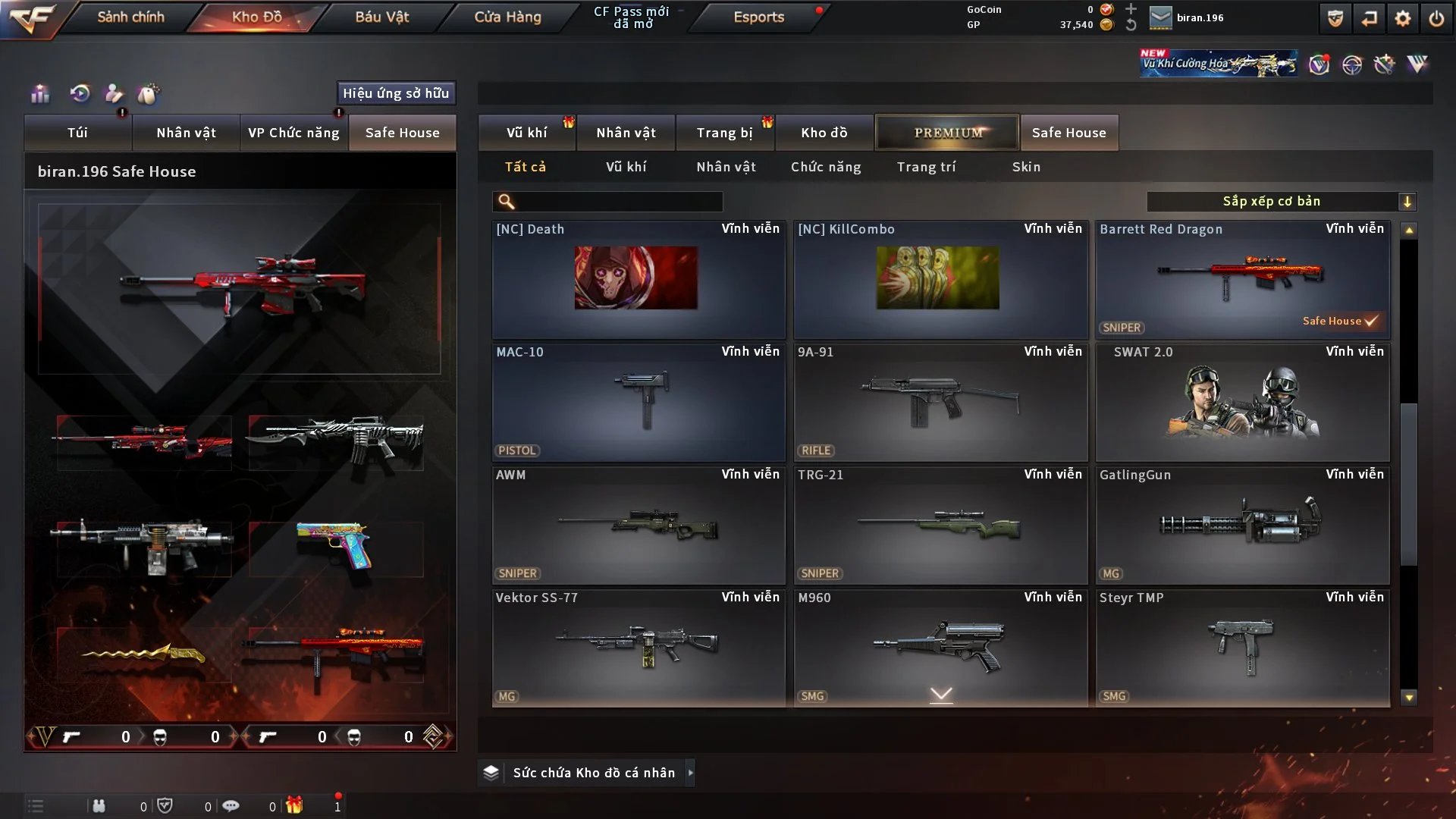1456x819 pixels.
Task: Open the settings gear icon
Action: tap(1402, 18)
